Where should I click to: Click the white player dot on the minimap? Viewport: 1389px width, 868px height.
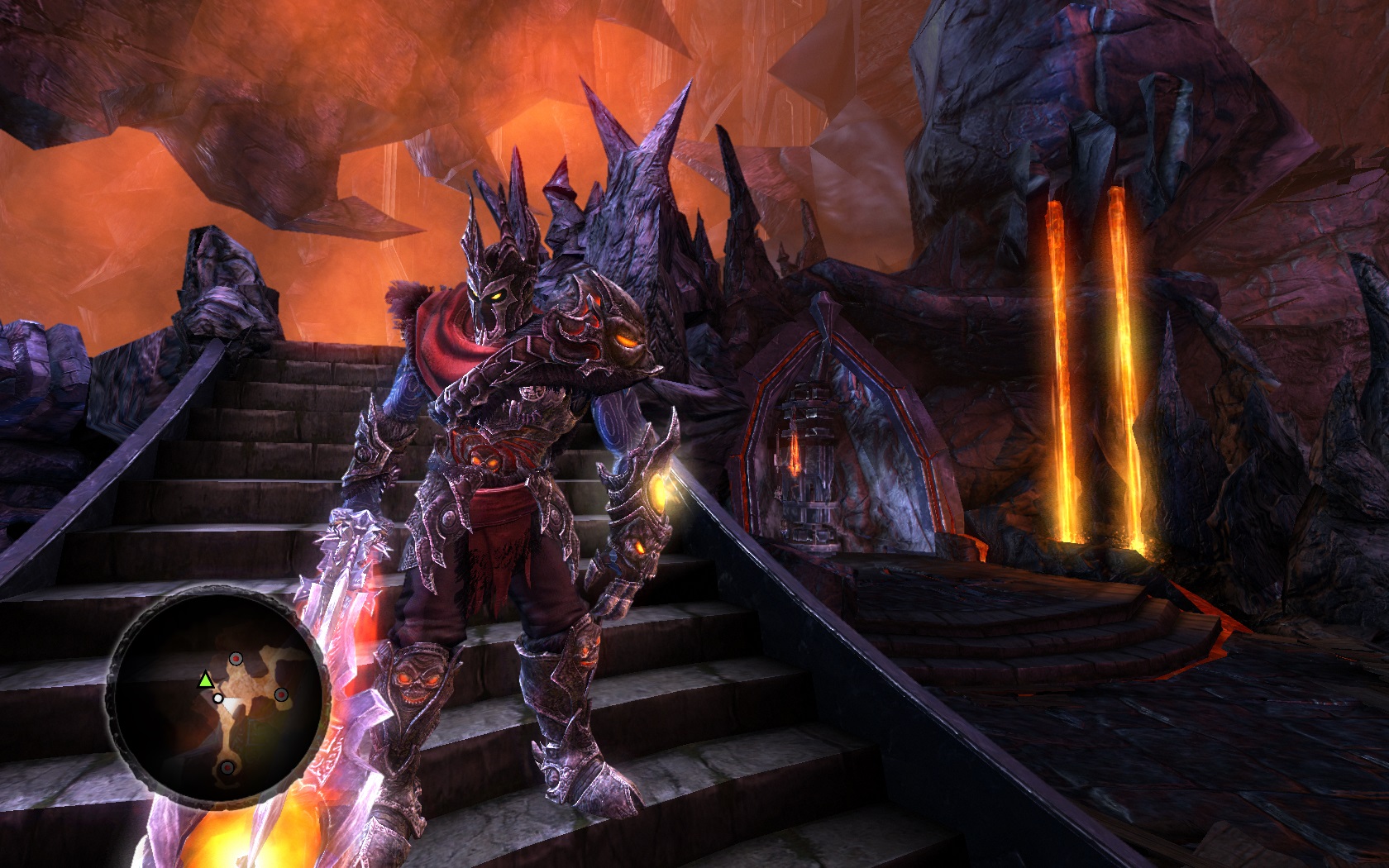pos(217,698)
